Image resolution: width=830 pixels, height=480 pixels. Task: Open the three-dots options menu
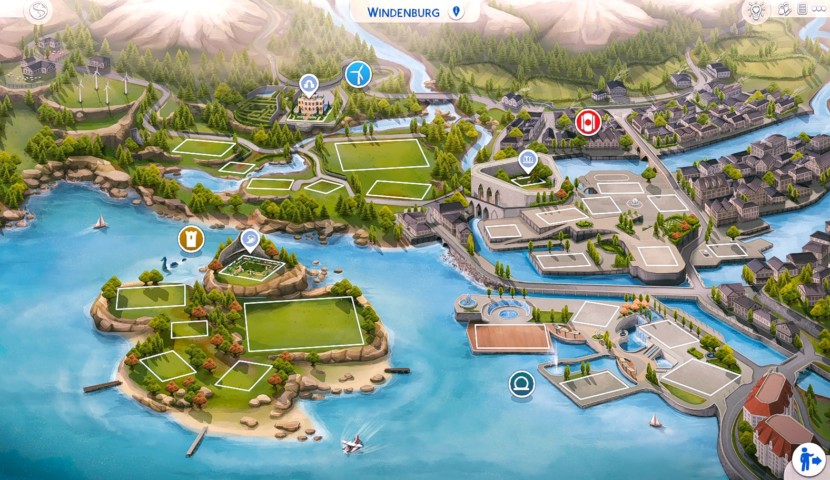click(x=816, y=10)
